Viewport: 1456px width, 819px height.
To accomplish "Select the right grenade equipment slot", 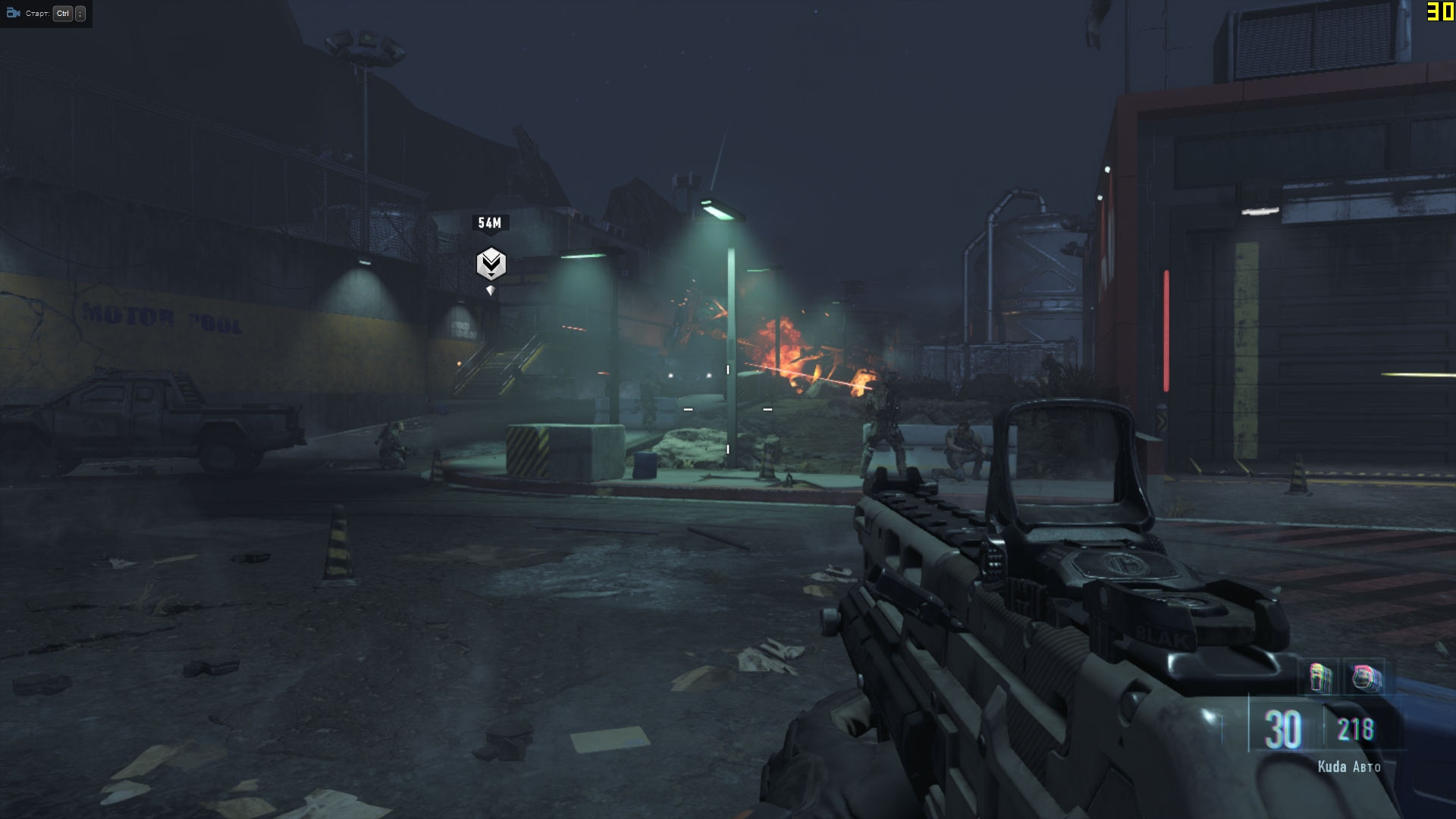I will coord(1367,677).
